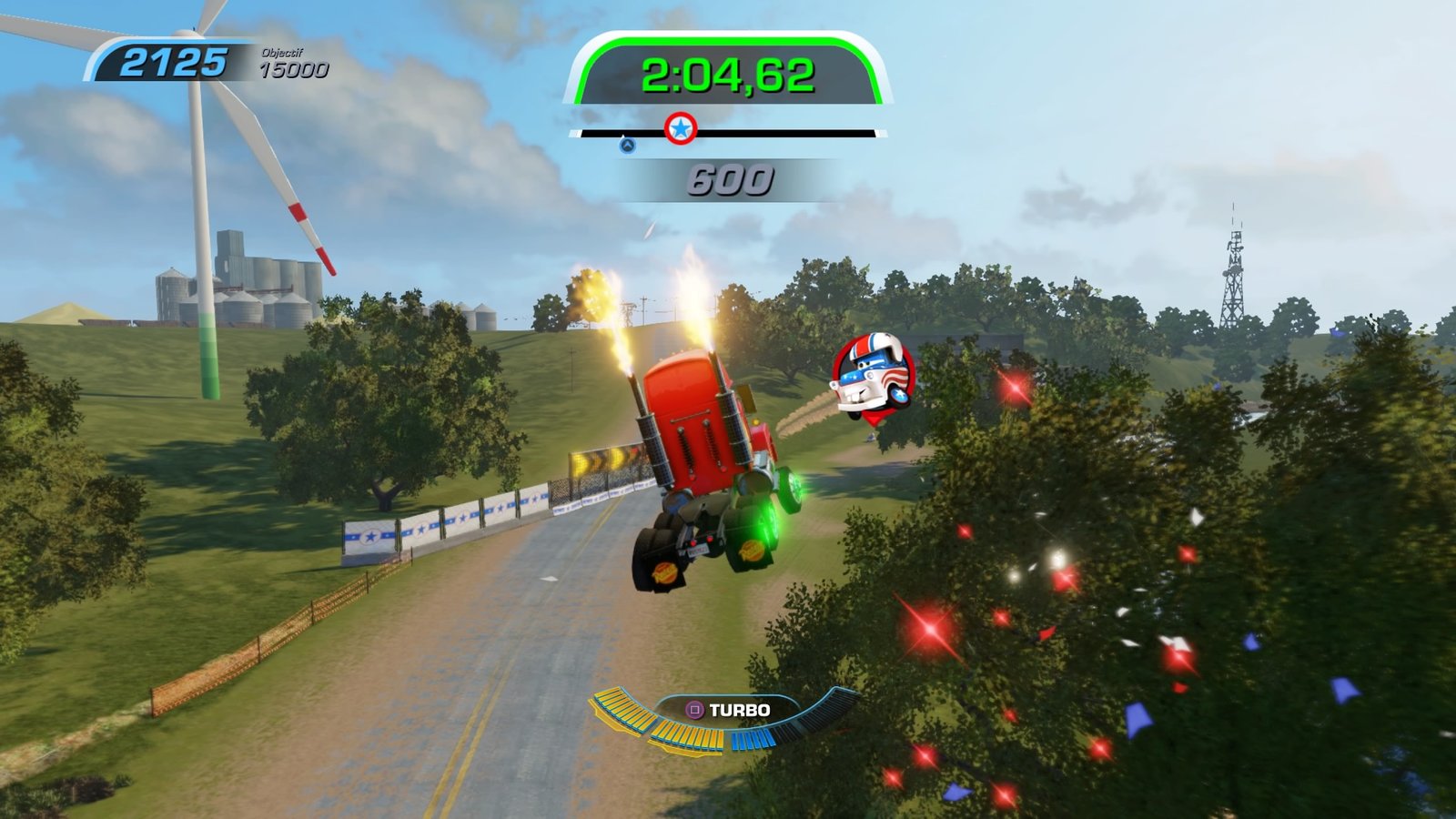Click the Mater opponent portrait badge

(x=873, y=373)
